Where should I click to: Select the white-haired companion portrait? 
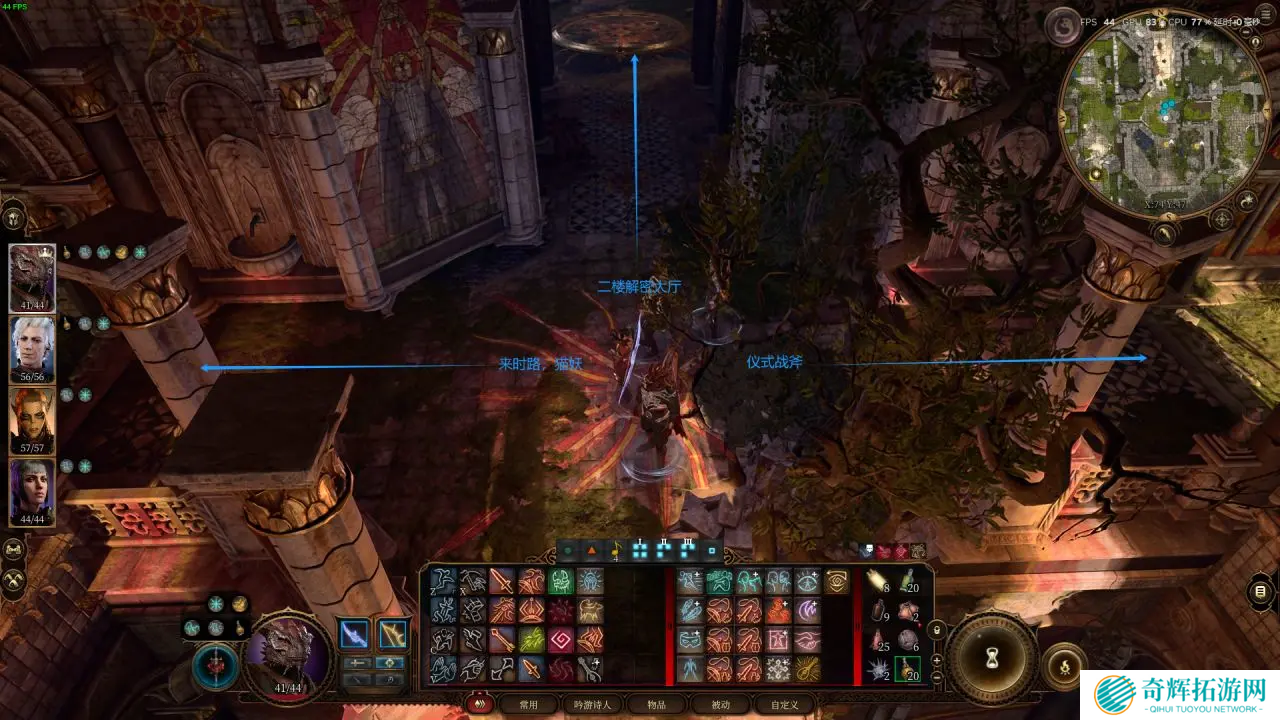[x=32, y=349]
